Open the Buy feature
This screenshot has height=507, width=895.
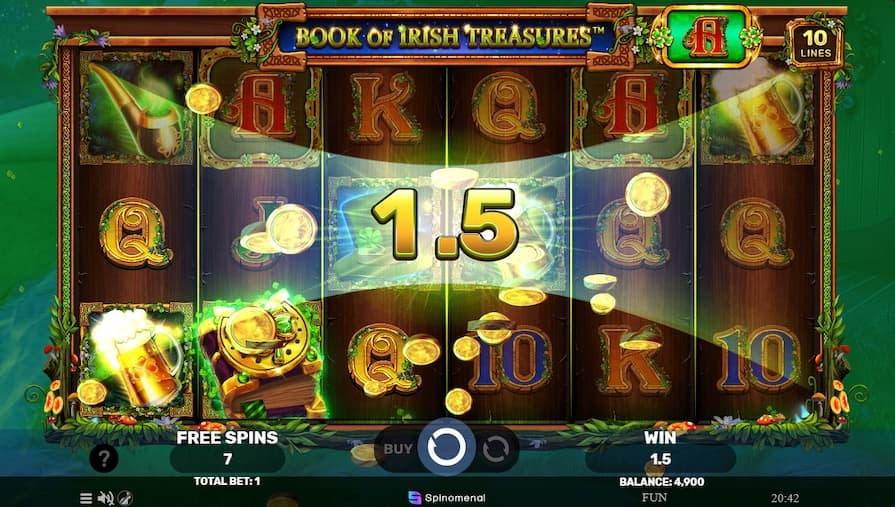(397, 449)
